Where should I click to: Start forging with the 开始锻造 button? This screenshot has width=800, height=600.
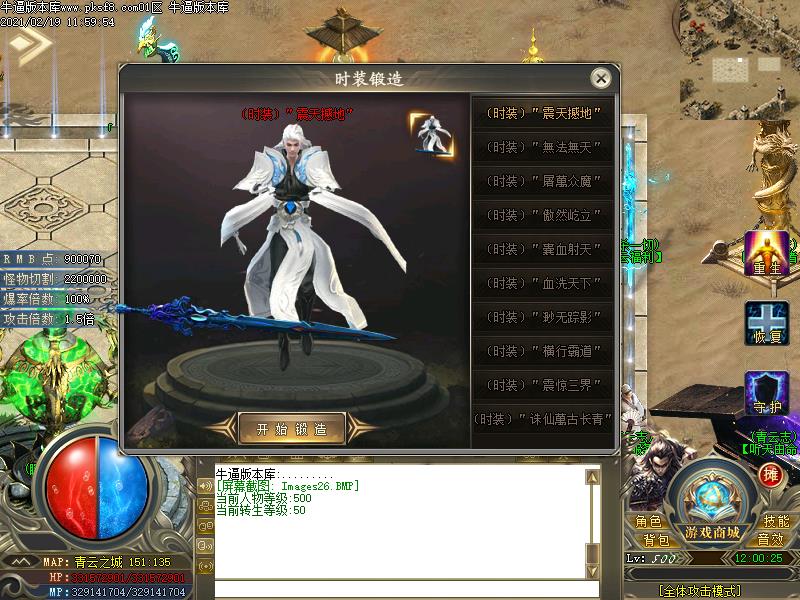click(292, 428)
